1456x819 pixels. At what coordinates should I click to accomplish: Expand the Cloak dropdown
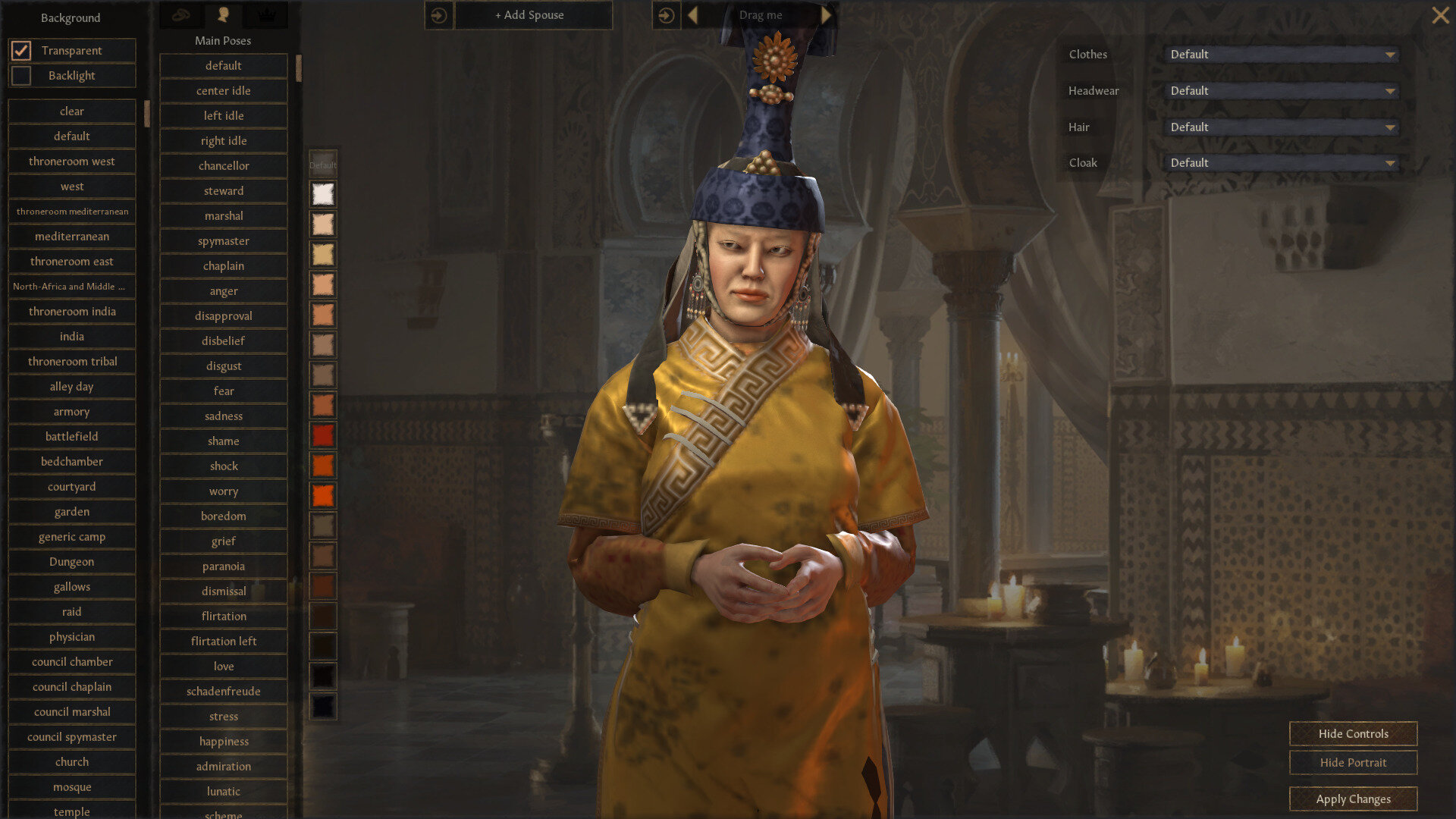pyautogui.click(x=1280, y=162)
